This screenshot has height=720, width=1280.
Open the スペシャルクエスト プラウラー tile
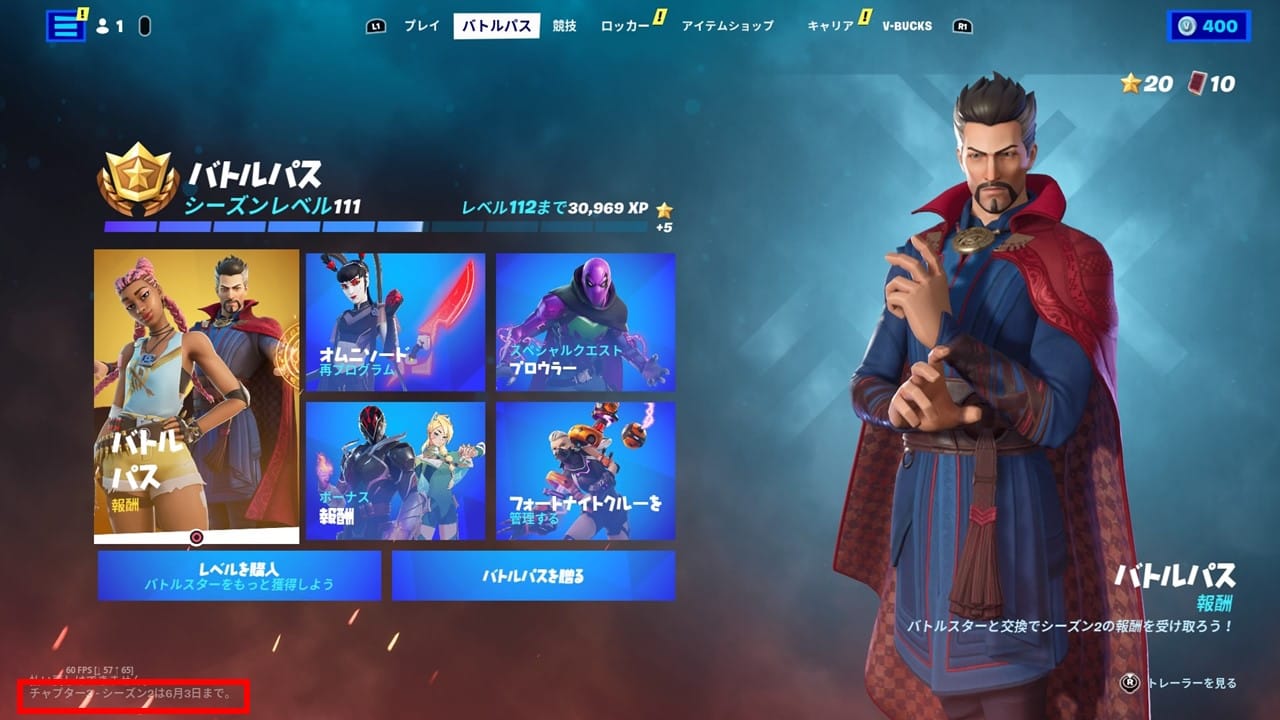click(585, 322)
